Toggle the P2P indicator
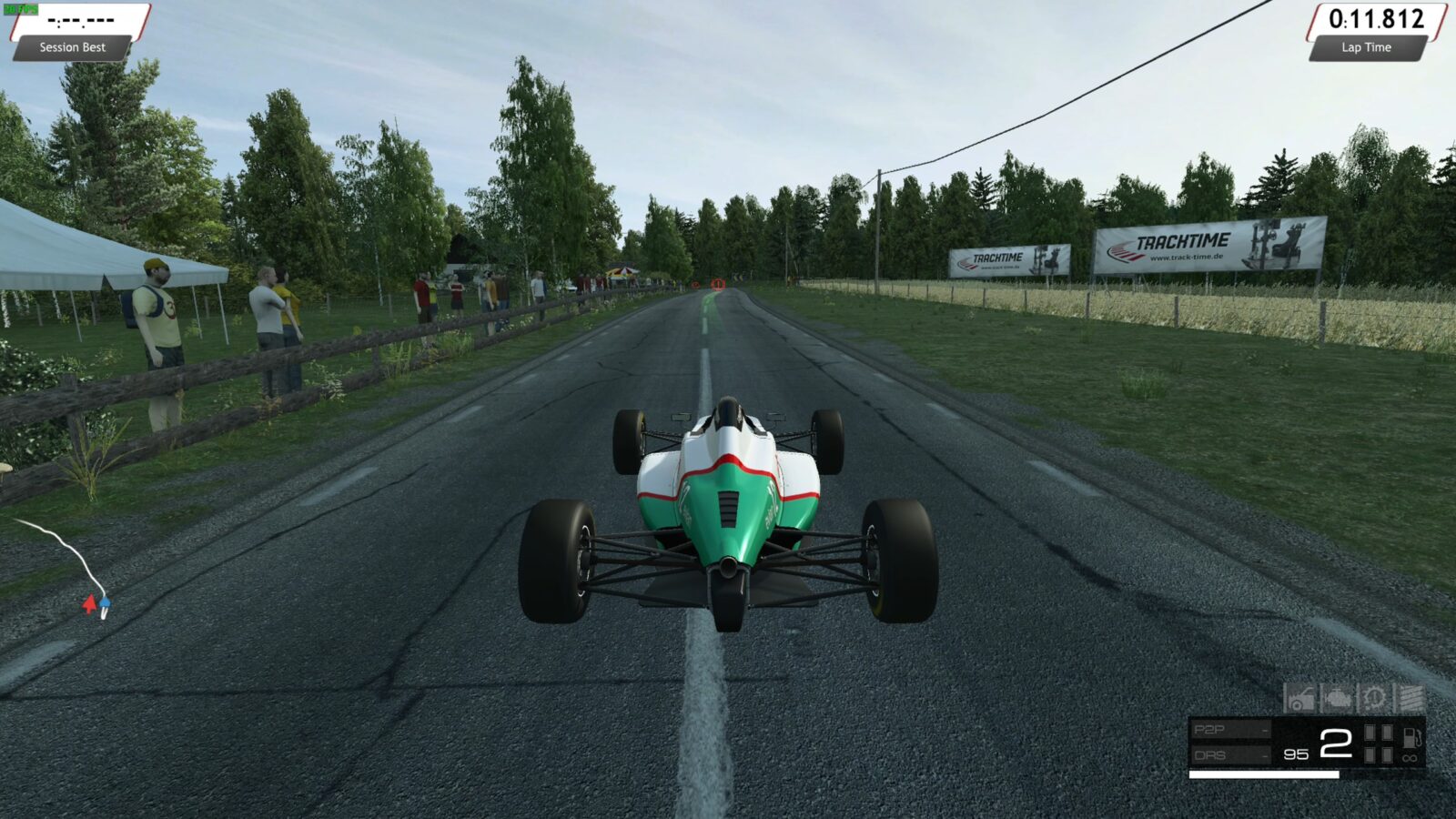 point(1230,730)
